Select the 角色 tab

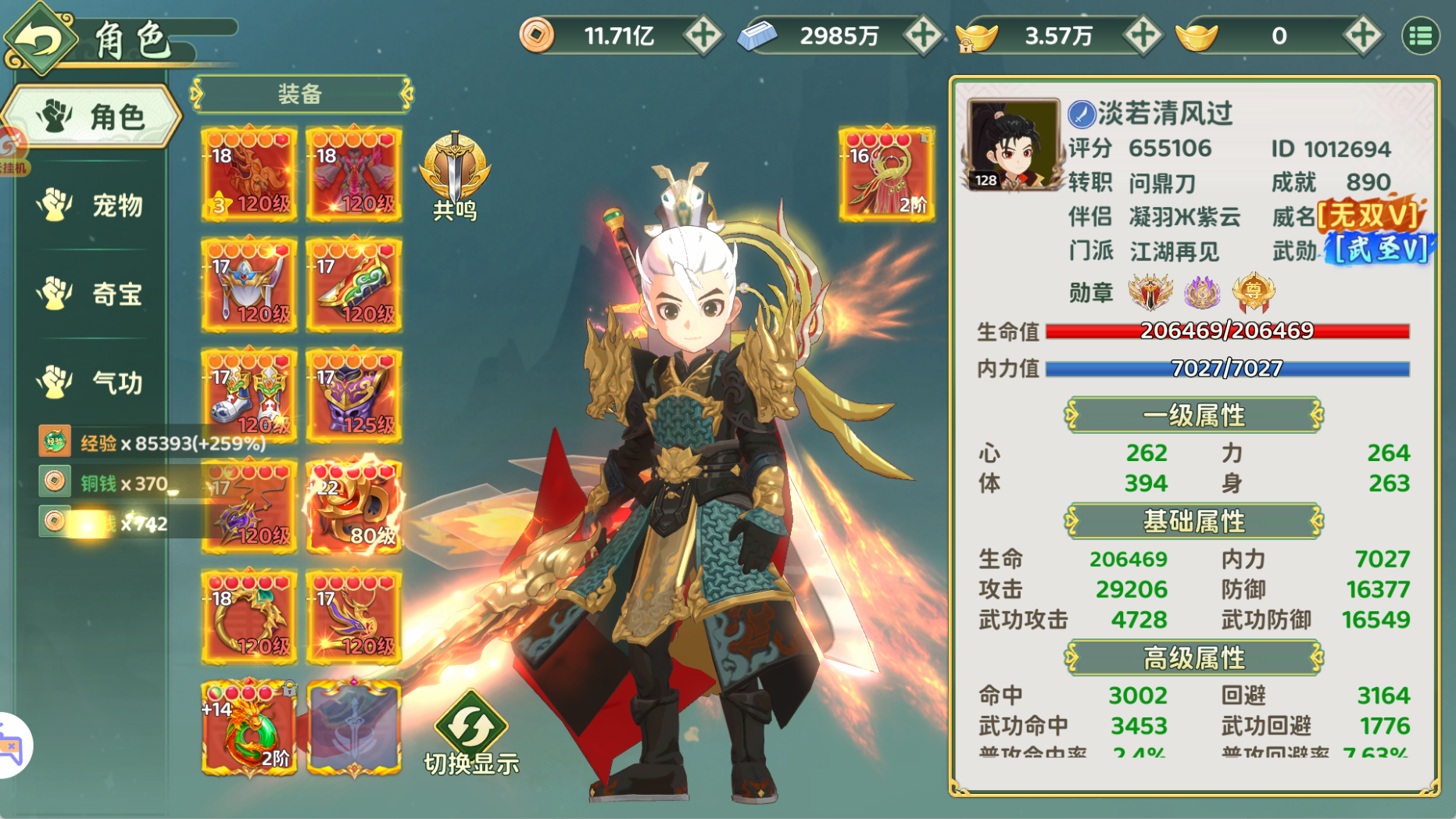(x=92, y=117)
